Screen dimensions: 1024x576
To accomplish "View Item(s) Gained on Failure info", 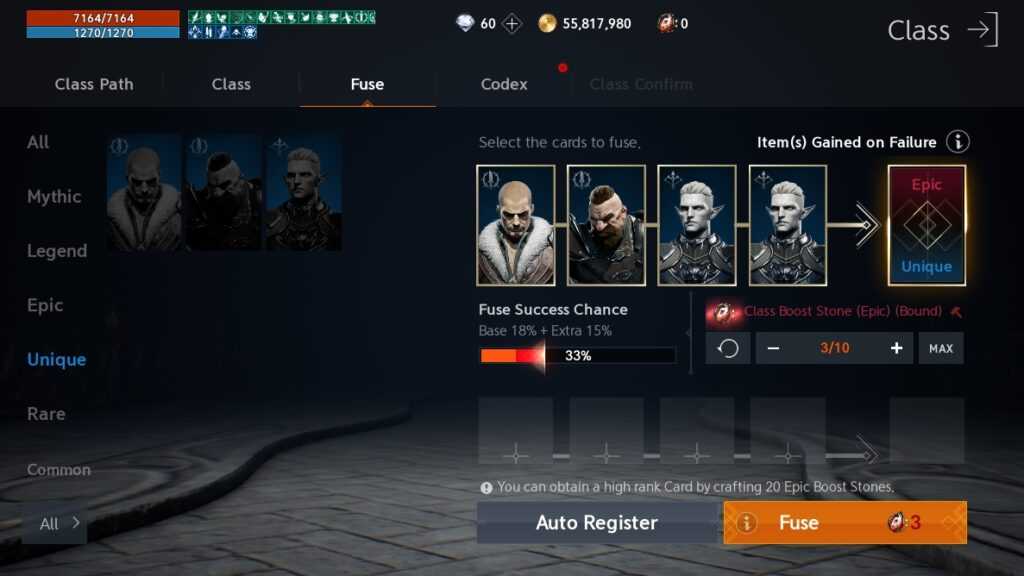I will (x=957, y=142).
